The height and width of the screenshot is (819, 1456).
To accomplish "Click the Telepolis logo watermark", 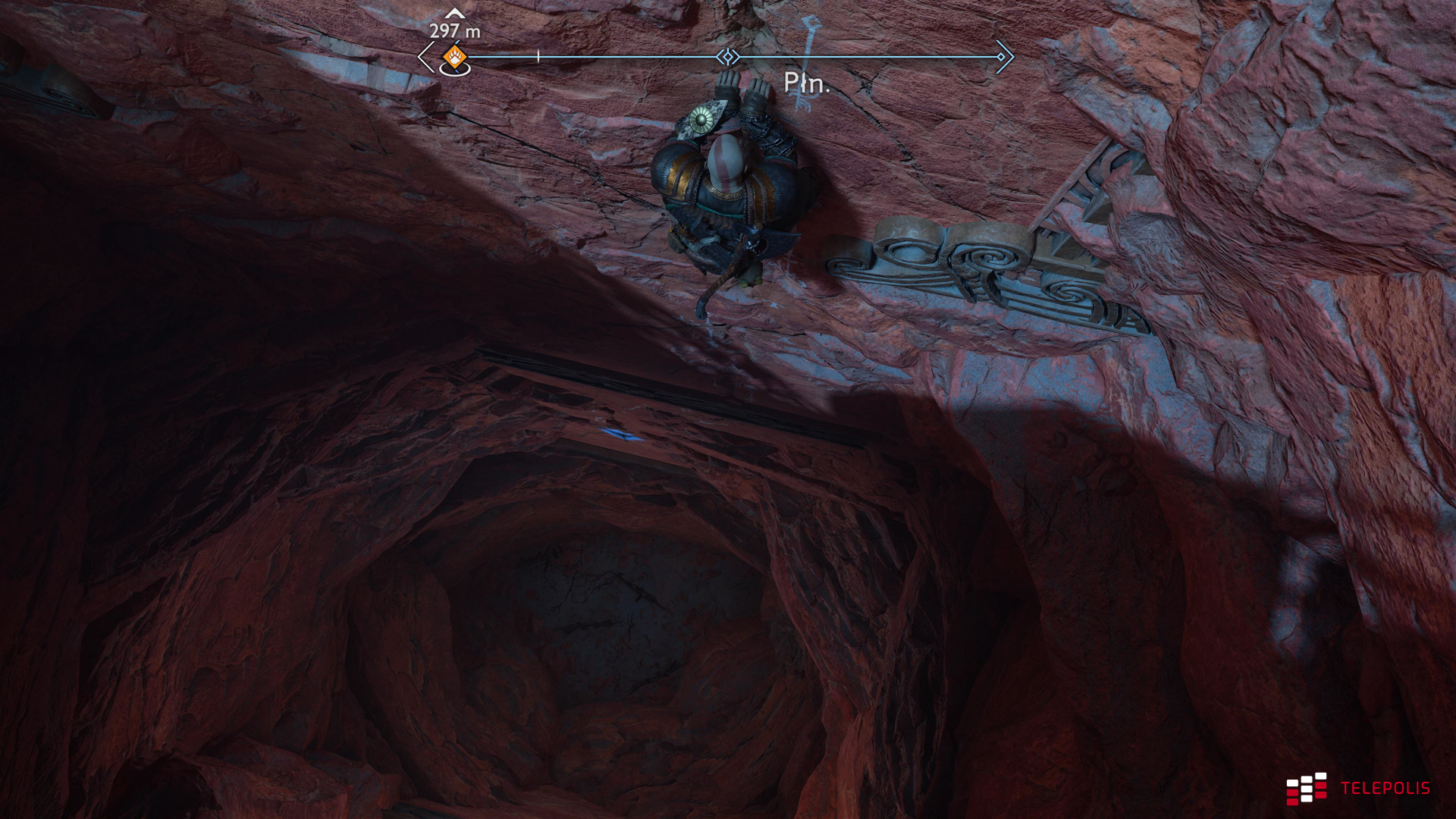I will coord(1357,789).
